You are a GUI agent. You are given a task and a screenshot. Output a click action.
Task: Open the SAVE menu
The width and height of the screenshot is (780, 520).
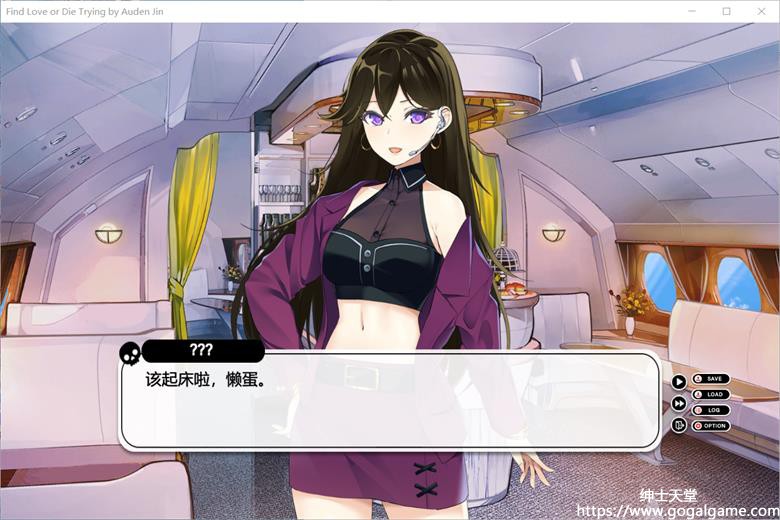click(x=711, y=379)
